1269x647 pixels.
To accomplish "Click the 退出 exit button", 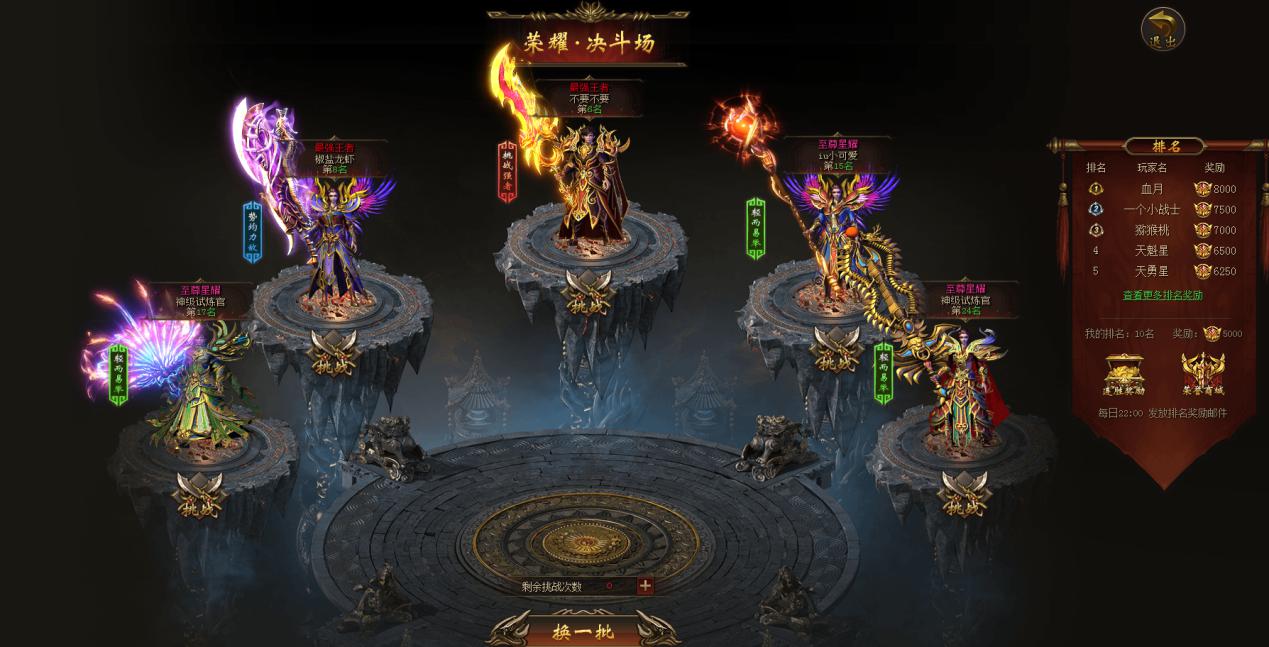I will [x=1162, y=29].
